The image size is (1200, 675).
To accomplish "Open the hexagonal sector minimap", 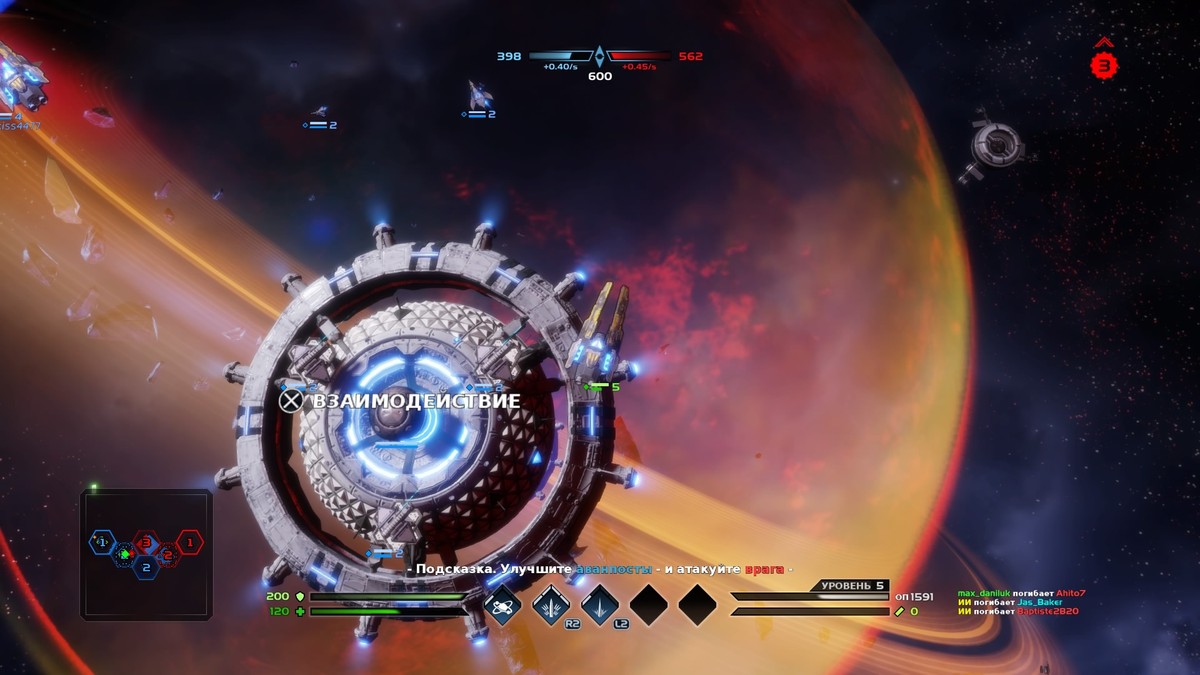I will (146, 554).
